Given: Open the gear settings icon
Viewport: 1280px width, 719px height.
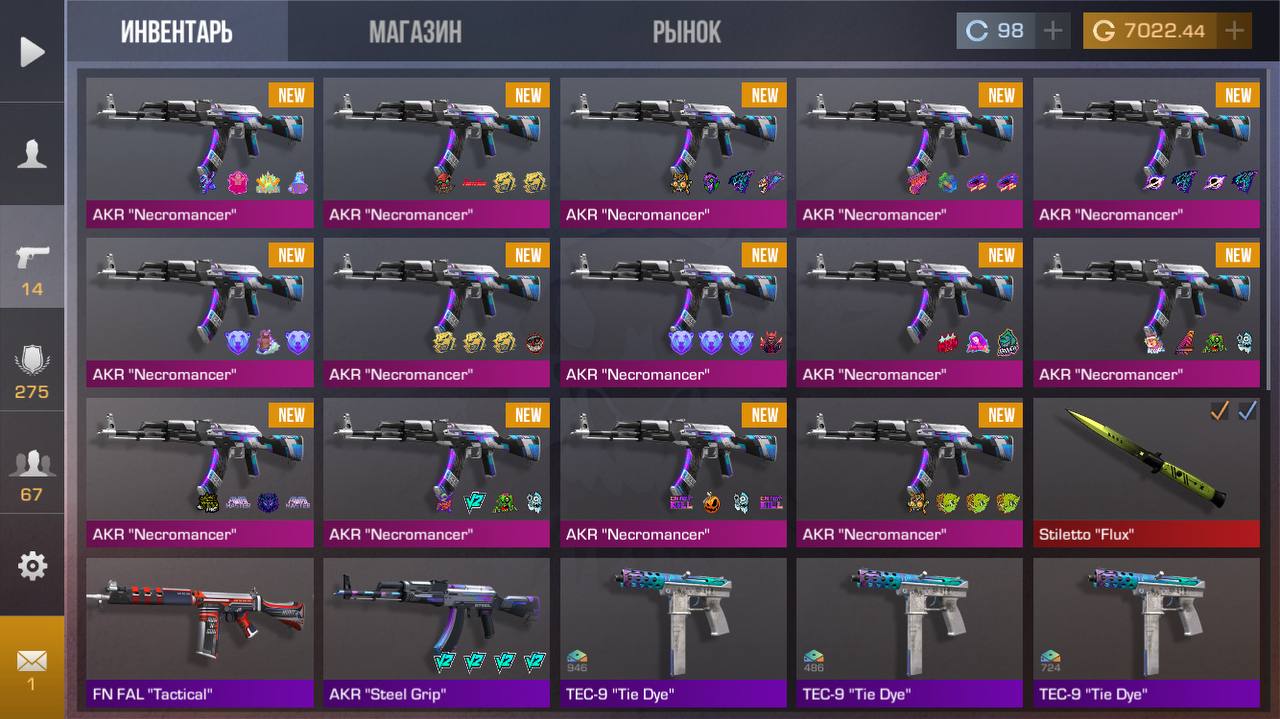Looking at the screenshot, I should (32, 566).
